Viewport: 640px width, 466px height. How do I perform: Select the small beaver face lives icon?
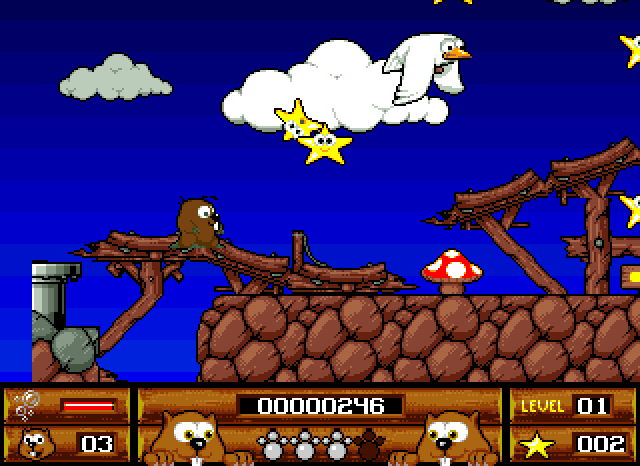click(33, 441)
